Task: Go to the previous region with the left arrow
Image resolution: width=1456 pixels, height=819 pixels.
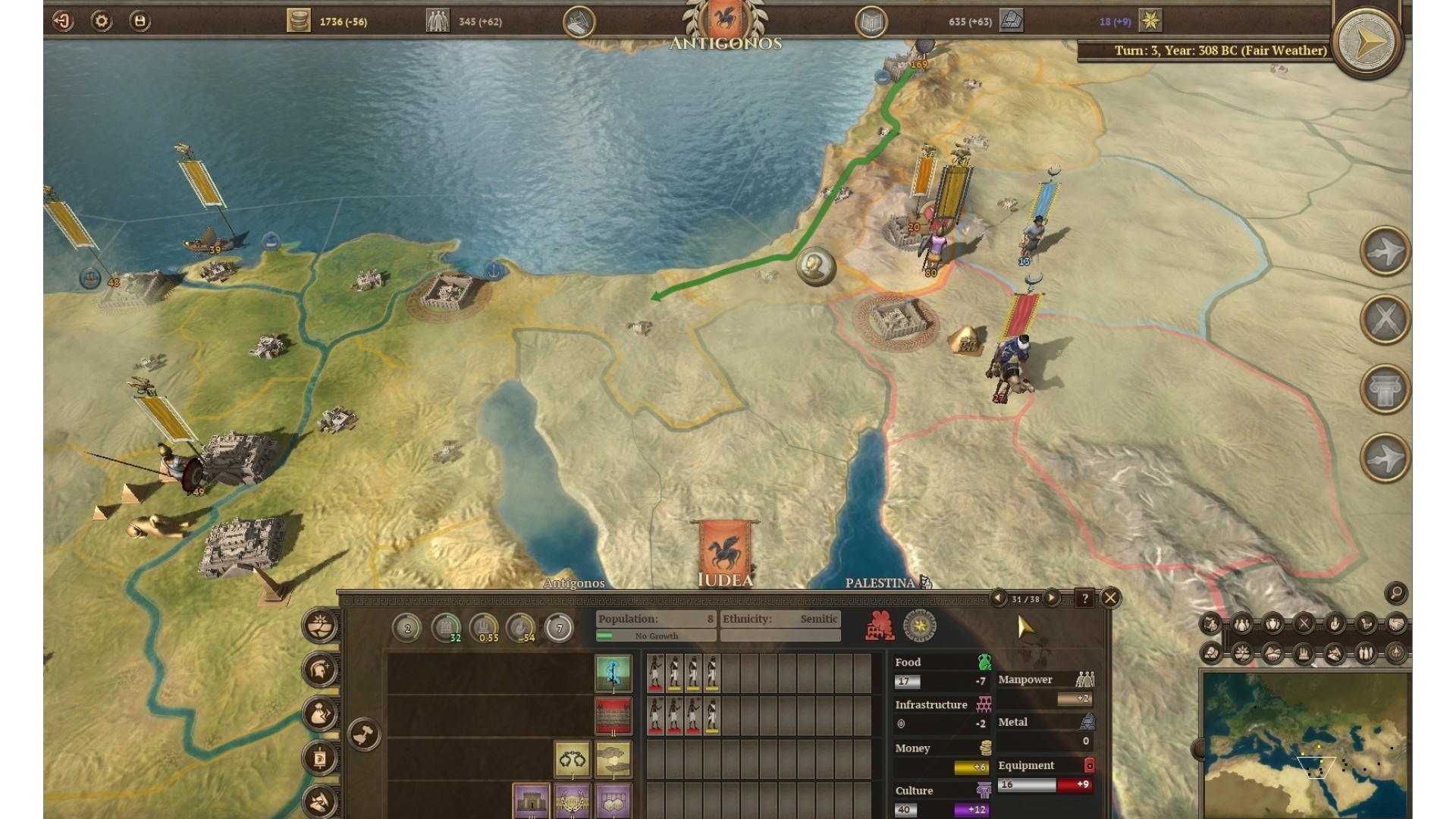Action: click(x=999, y=598)
